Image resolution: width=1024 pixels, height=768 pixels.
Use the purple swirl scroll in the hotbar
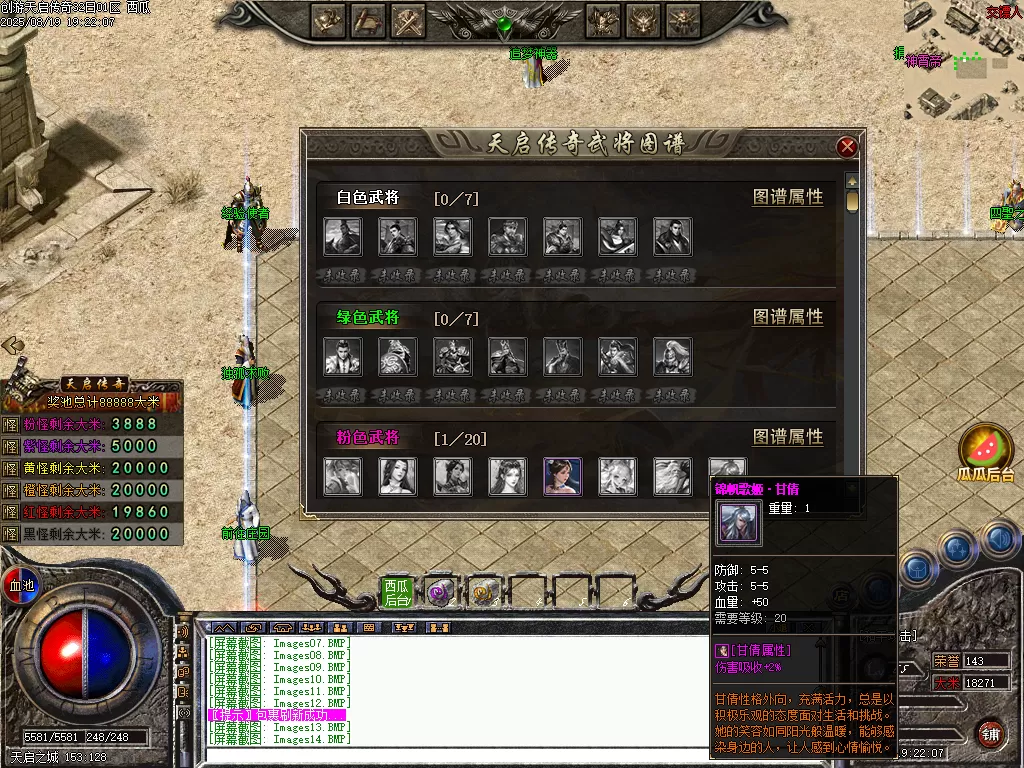coord(439,593)
